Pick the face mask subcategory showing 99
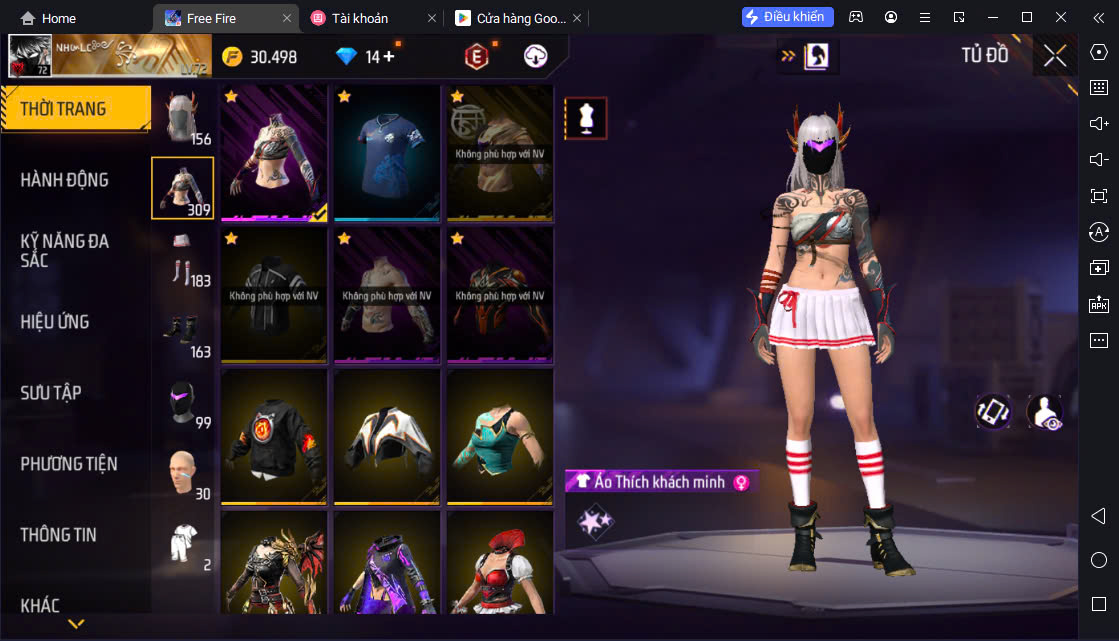This screenshot has width=1119, height=641. (182, 400)
